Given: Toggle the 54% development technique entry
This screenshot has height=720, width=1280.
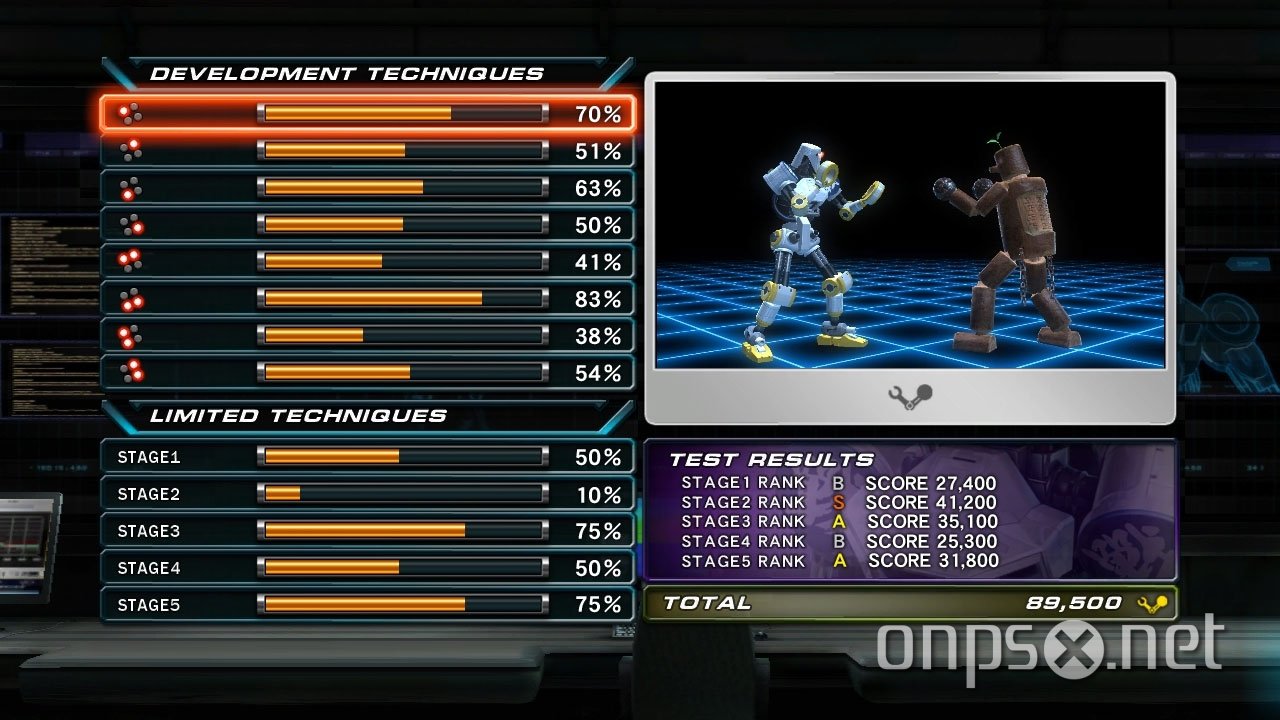Looking at the screenshot, I should click(x=370, y=373).
